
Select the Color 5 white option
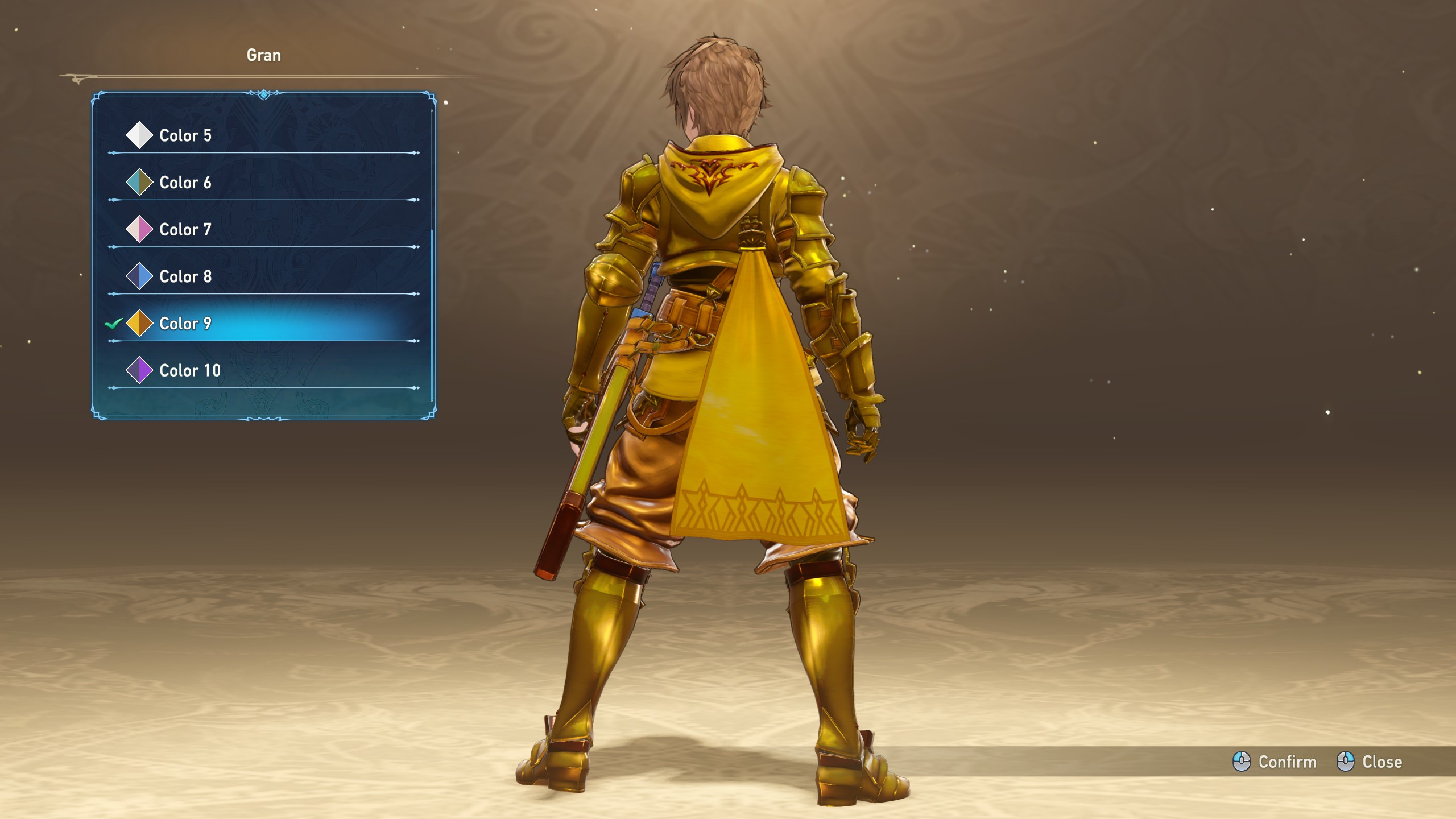(185, 135)
